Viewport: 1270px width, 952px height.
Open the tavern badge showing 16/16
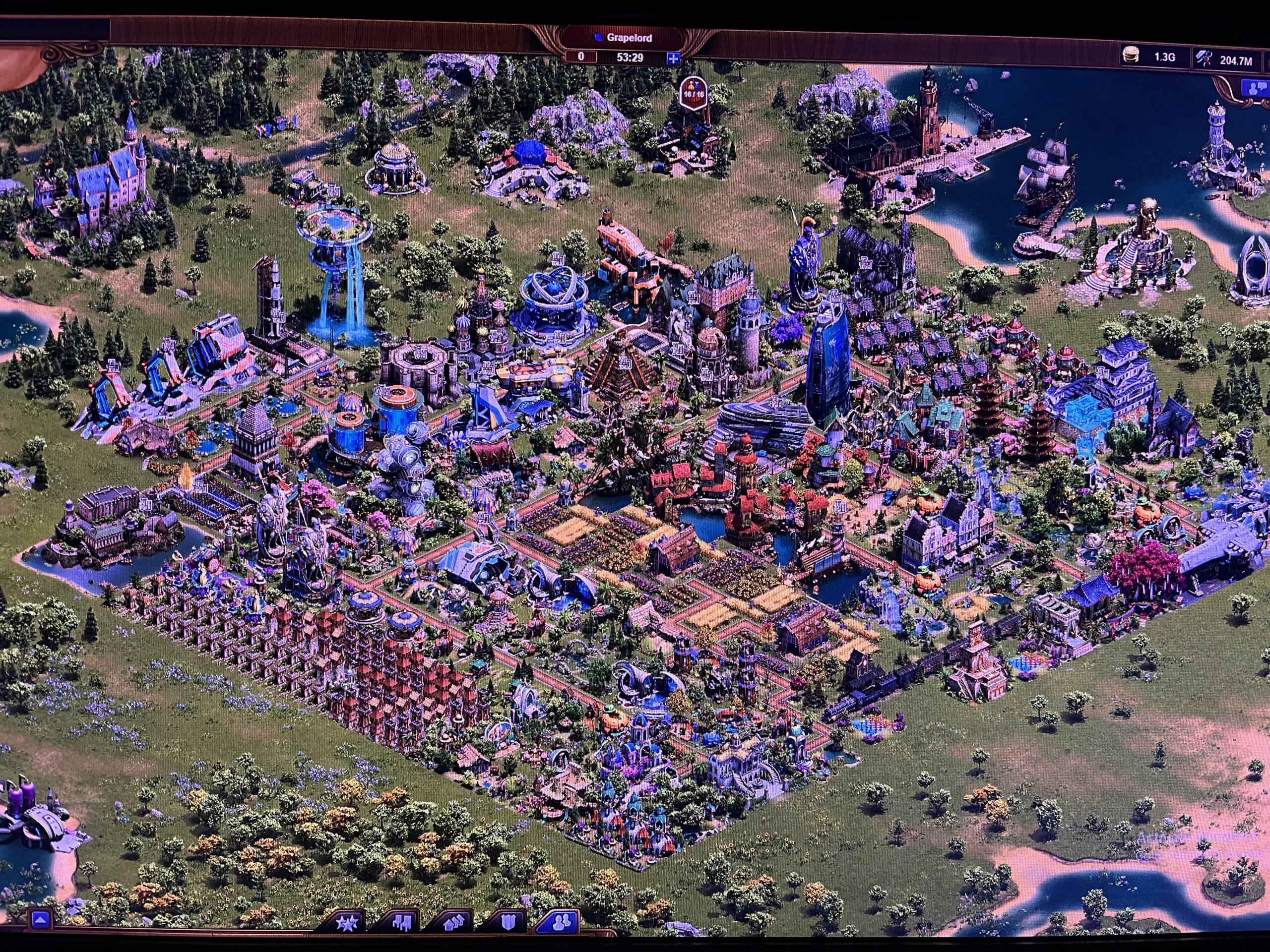[693, 92]
